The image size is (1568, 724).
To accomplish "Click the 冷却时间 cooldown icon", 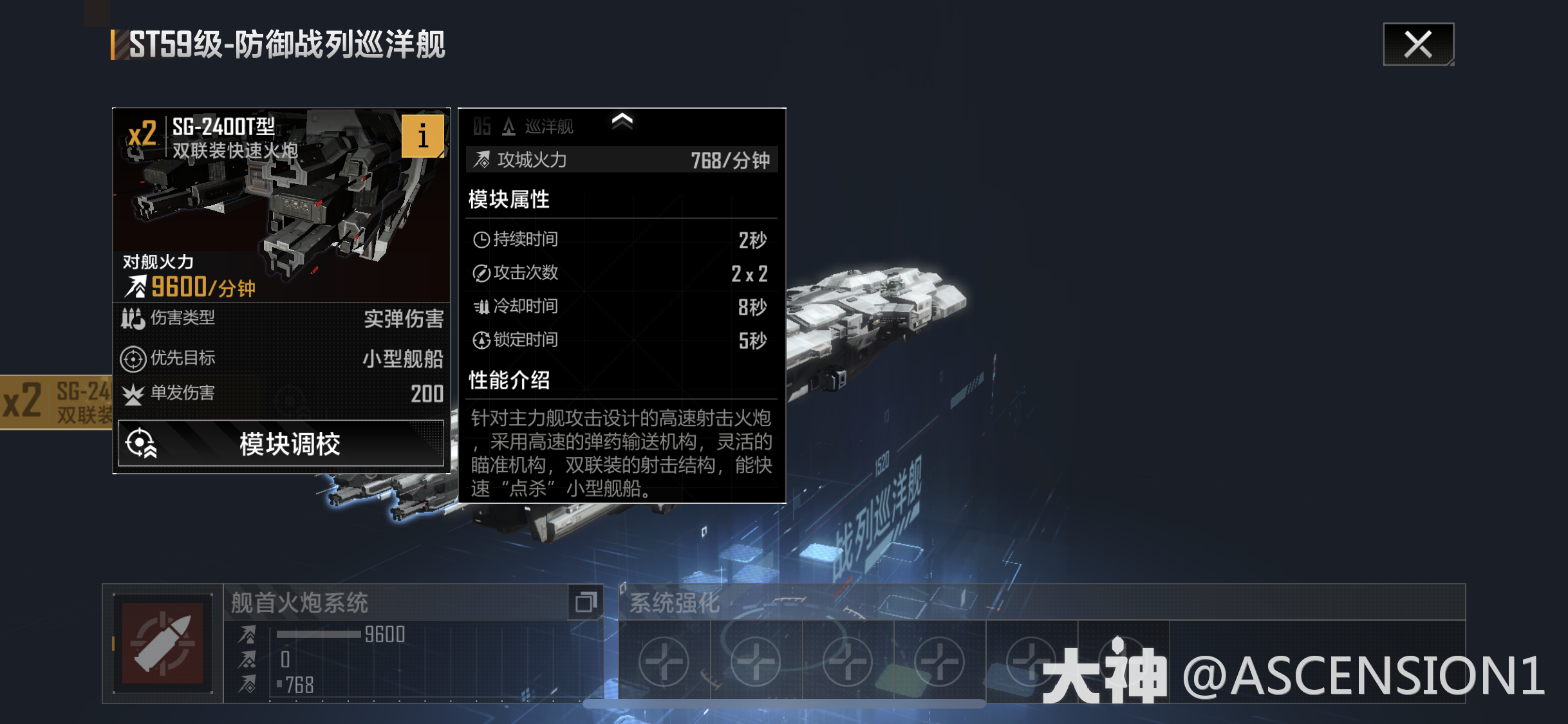I will coord(481,306).
